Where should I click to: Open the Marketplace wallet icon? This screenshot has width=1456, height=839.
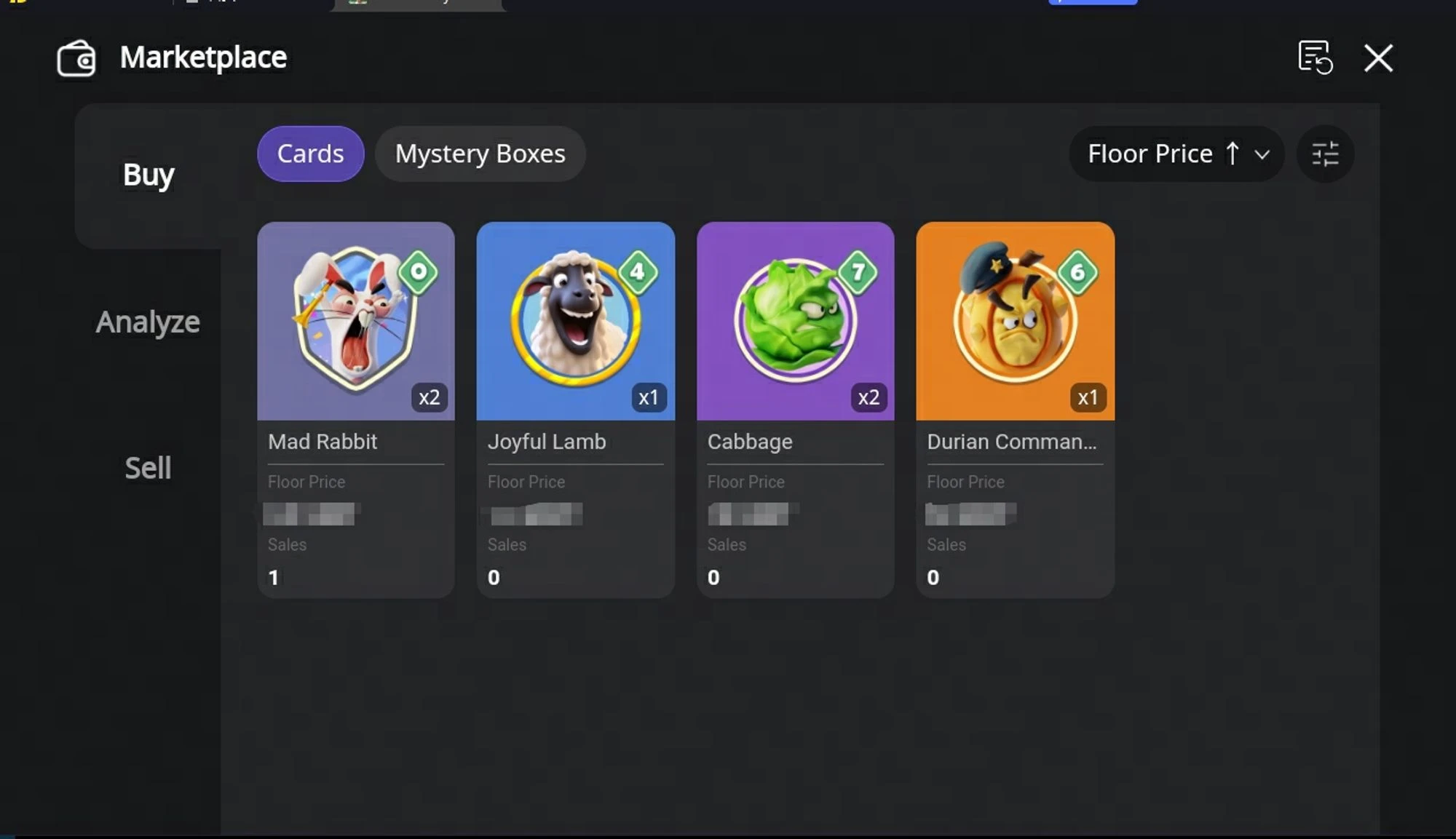pyautogui.click(x=75, y=58)
